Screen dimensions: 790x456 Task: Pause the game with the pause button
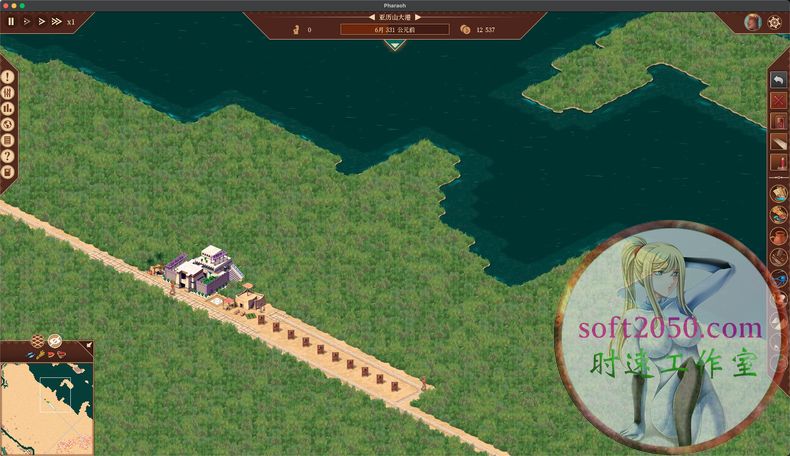coord(12,21)
